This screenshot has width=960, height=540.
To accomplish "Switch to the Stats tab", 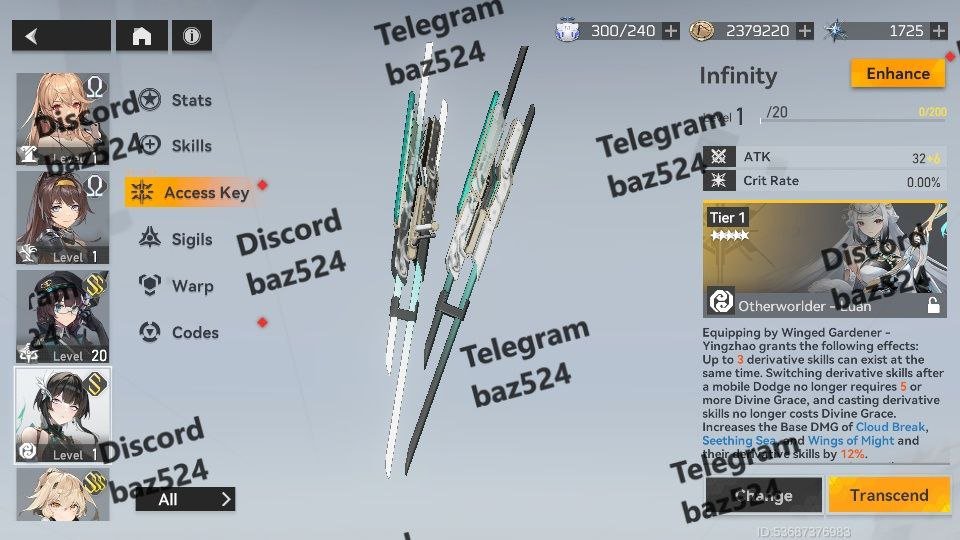I will coord(190,100).
